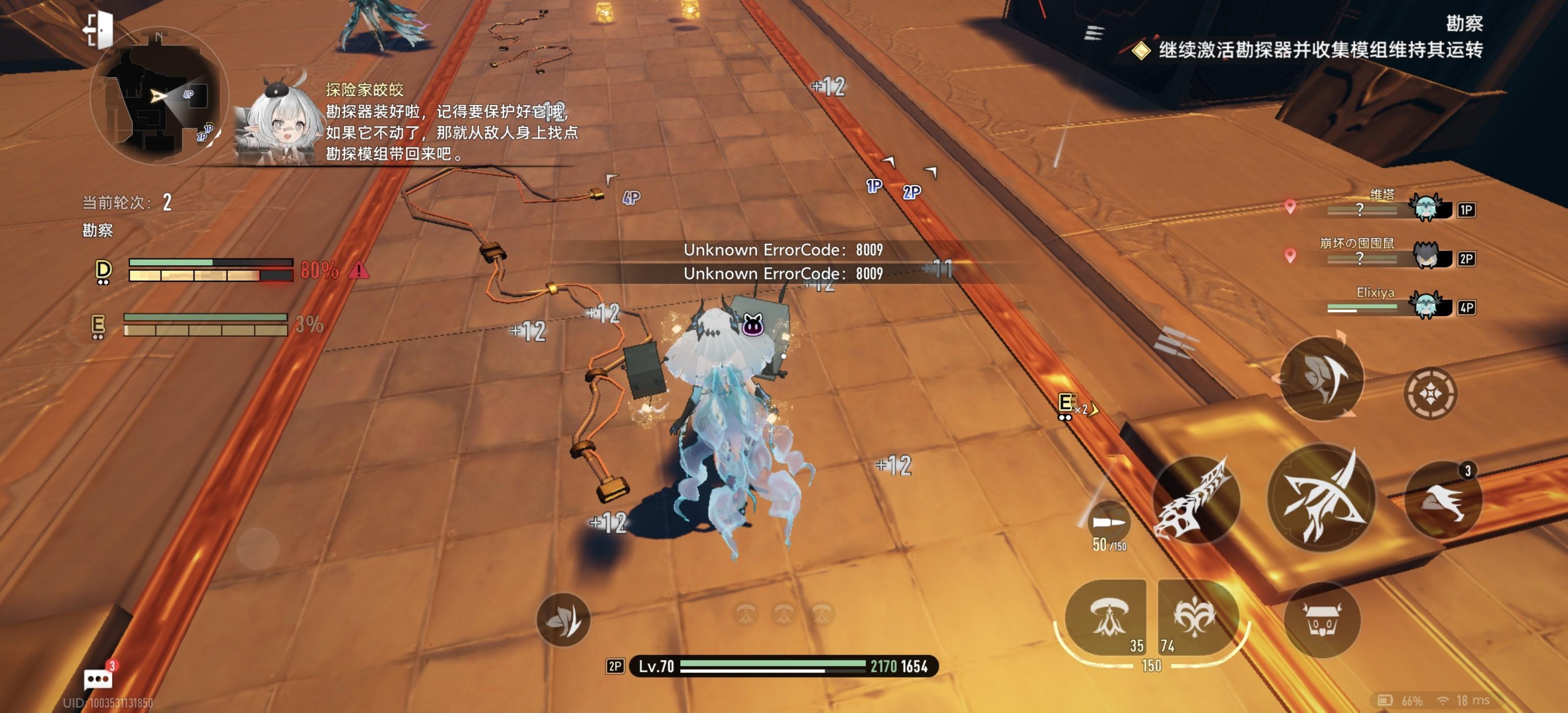Tap the leaf sprint button
This screenshot has width=1568, height=713.
563,620
